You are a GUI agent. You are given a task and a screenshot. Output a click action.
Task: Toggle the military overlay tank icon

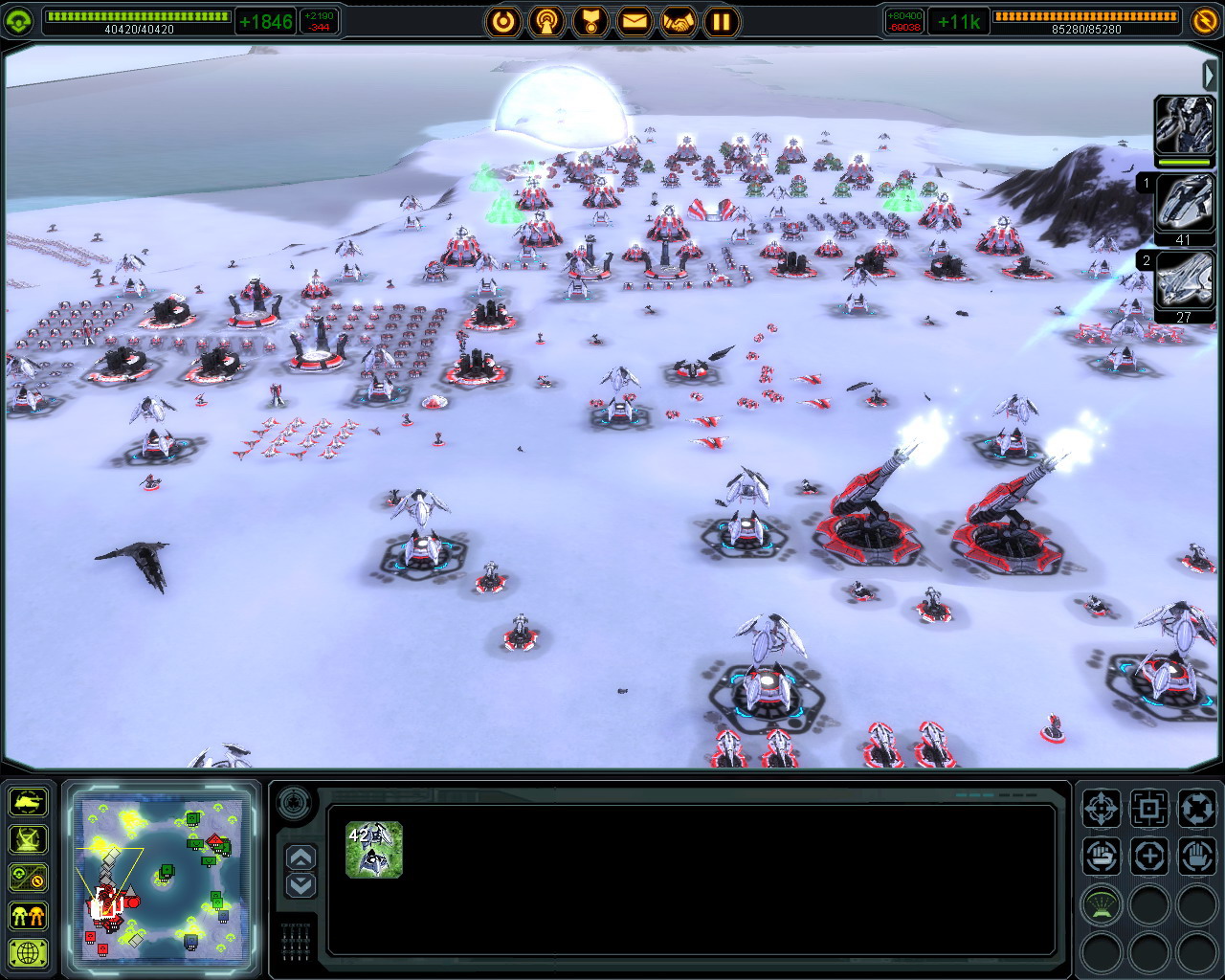(28, 802)
